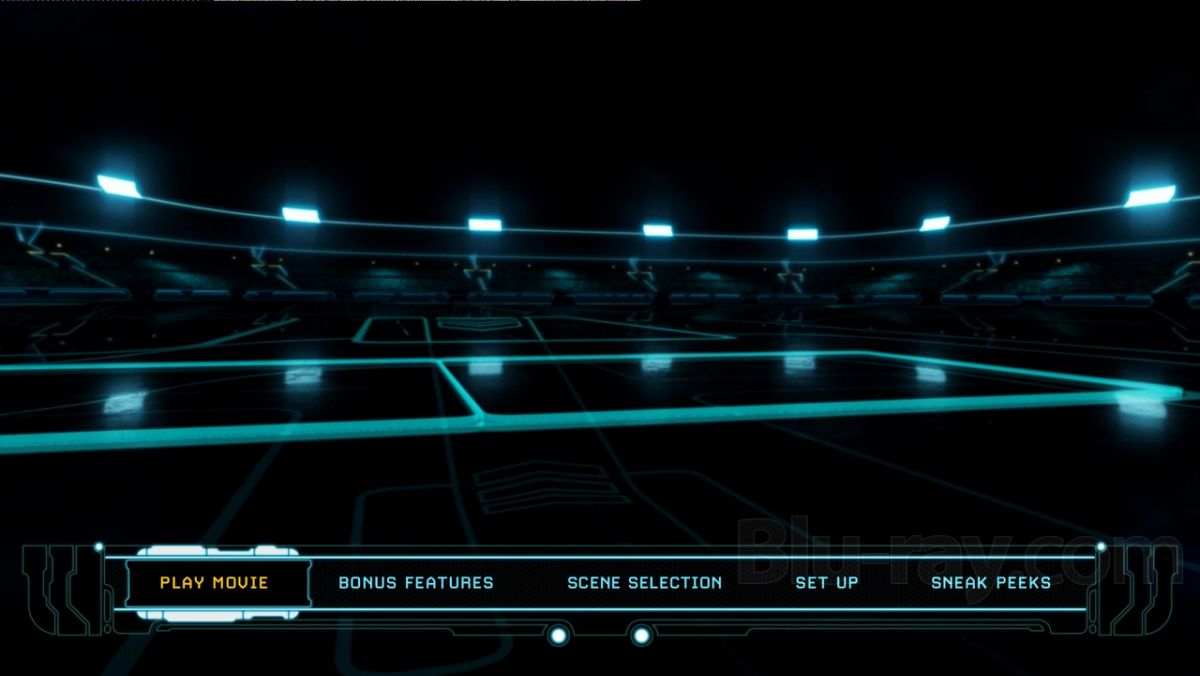Open the Set Up options

pos(826,582)
